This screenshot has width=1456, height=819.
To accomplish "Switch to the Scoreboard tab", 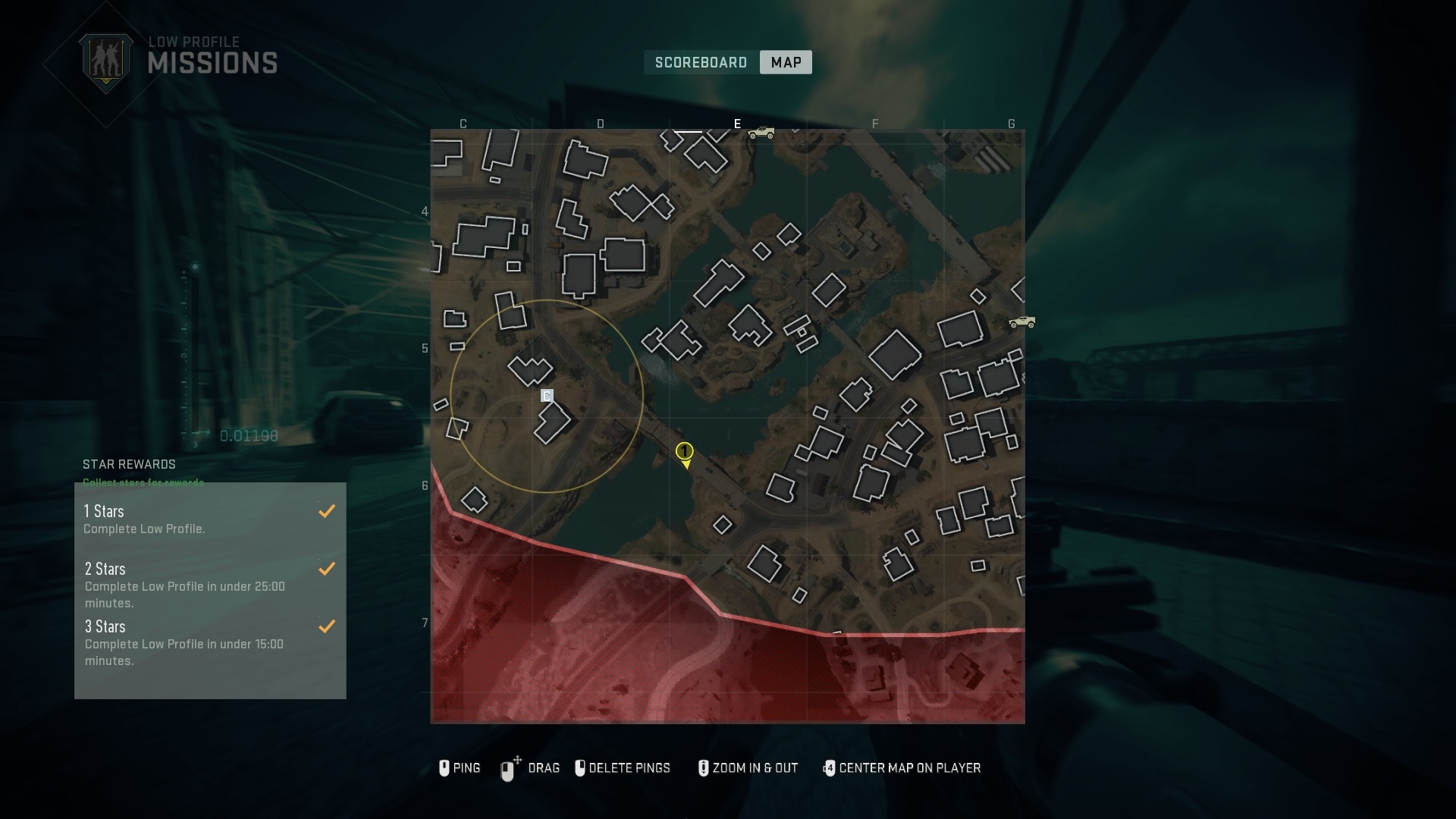I will 701,63.
